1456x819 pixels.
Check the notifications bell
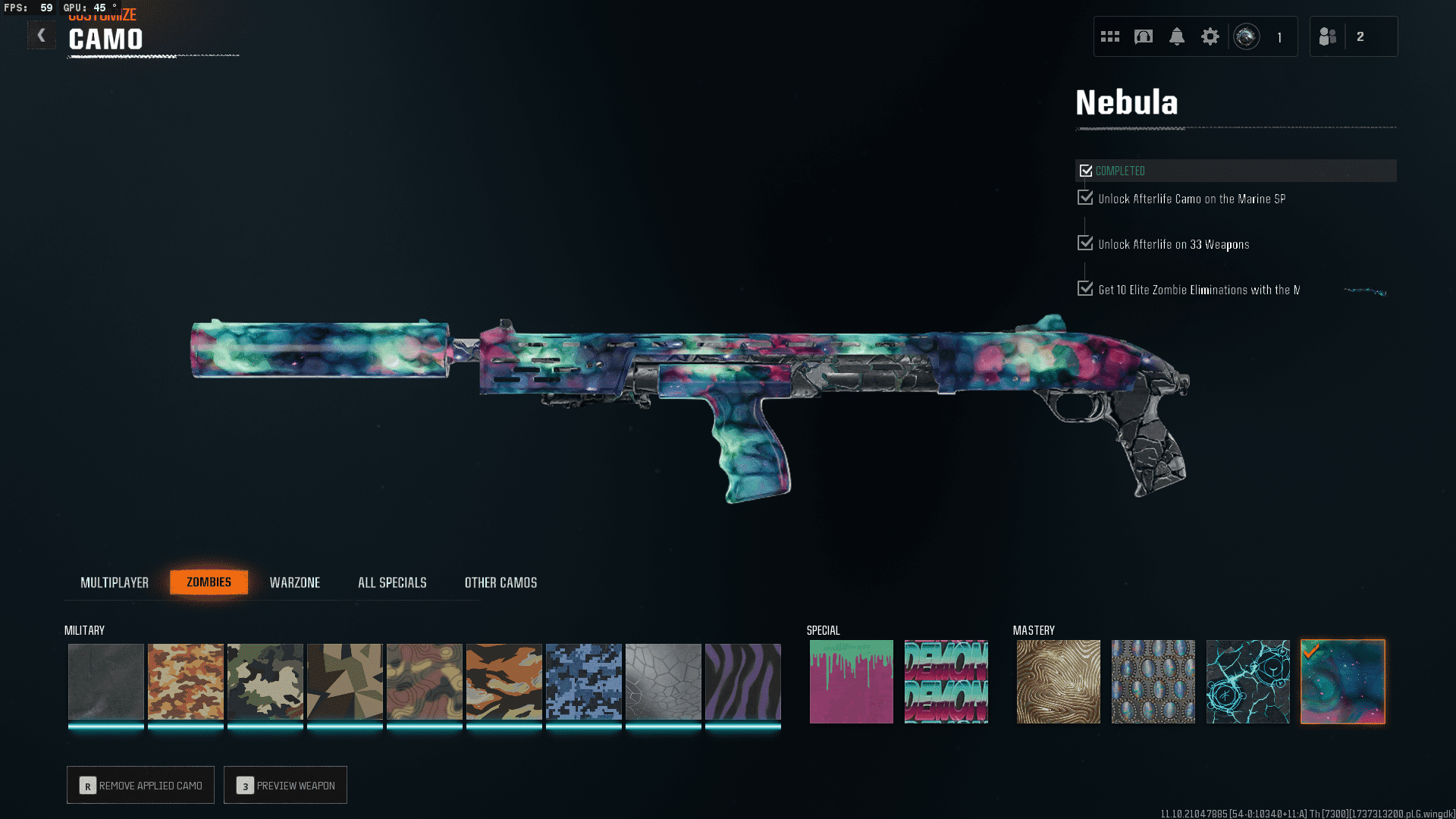pos(1177,36)
